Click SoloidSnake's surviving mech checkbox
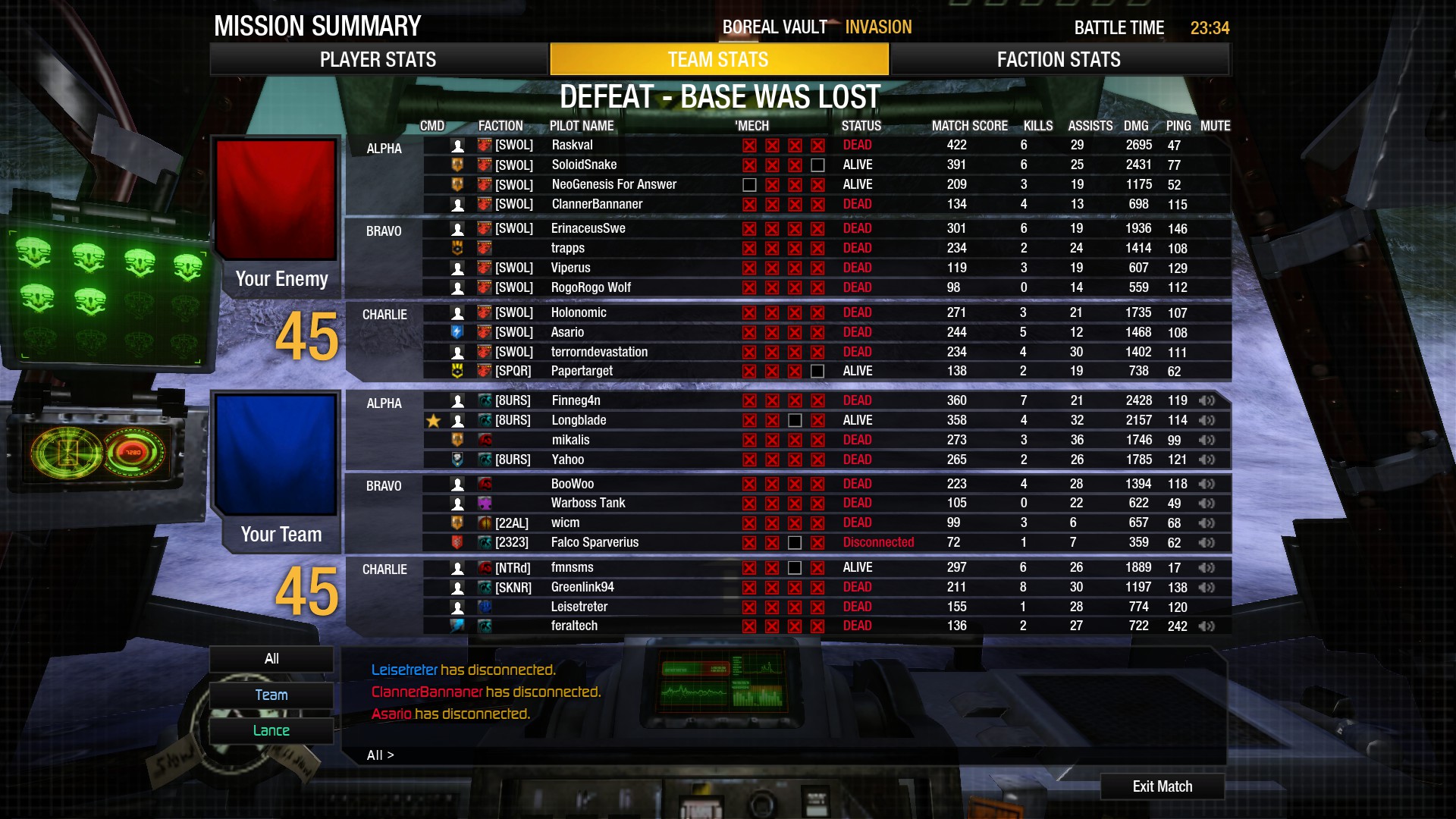The image size is (1456, 819). pos(817,165)
